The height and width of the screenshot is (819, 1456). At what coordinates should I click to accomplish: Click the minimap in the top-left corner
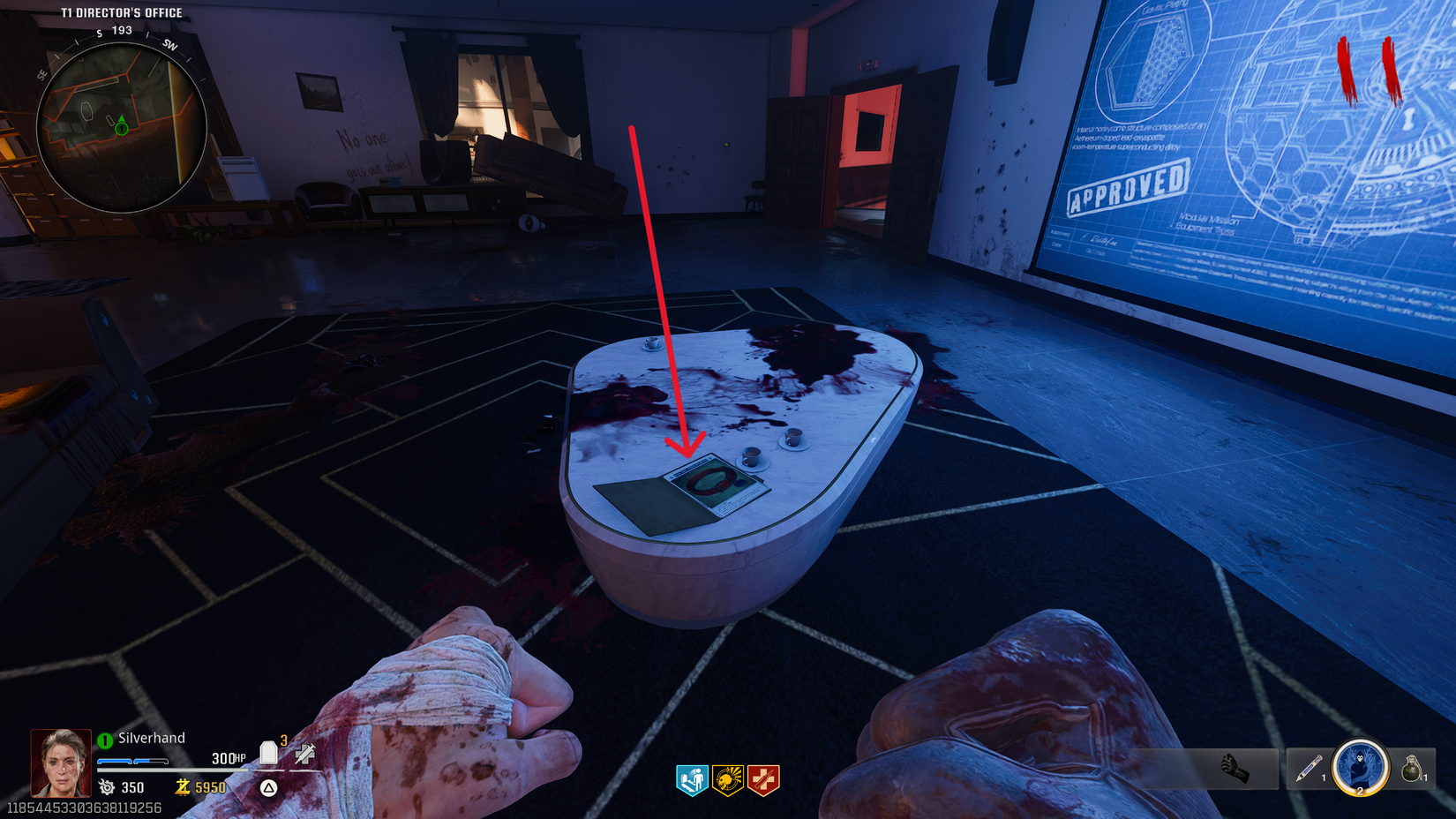point(121,130)
